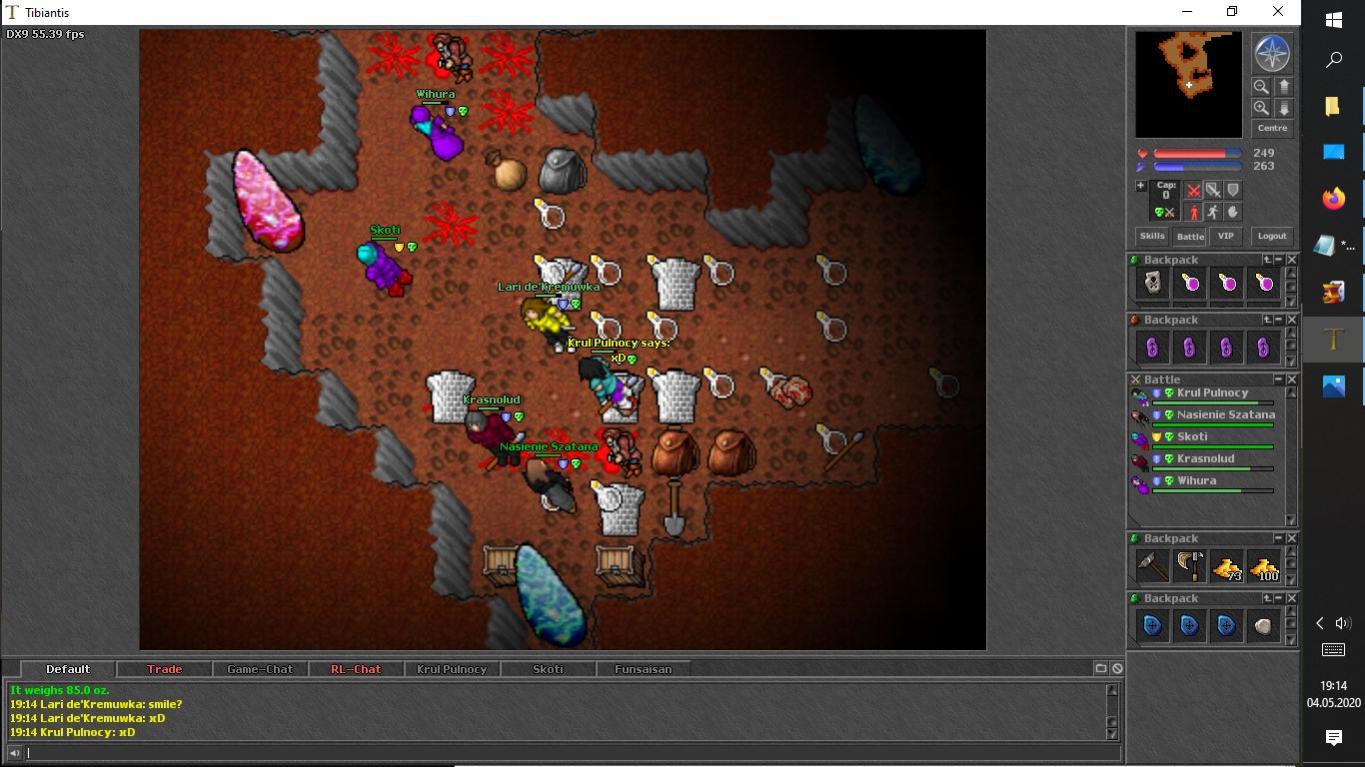Screen dimensions: 1365x767
Task: Zoom out the minimap with minus magnifier
Action: point(1261,87)
